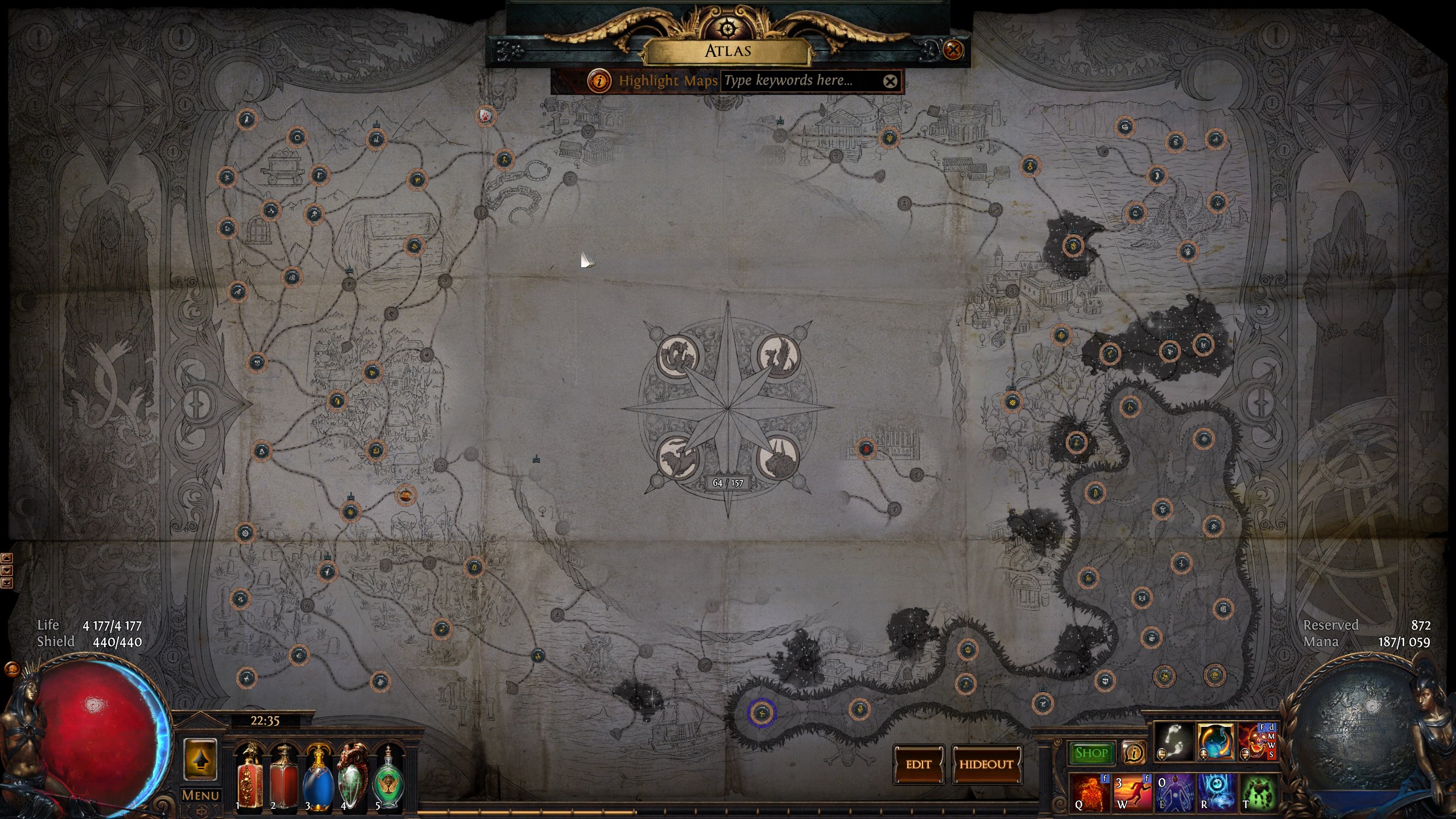Click the EDIT button
1456x819 pixels.
coord(919,764)
